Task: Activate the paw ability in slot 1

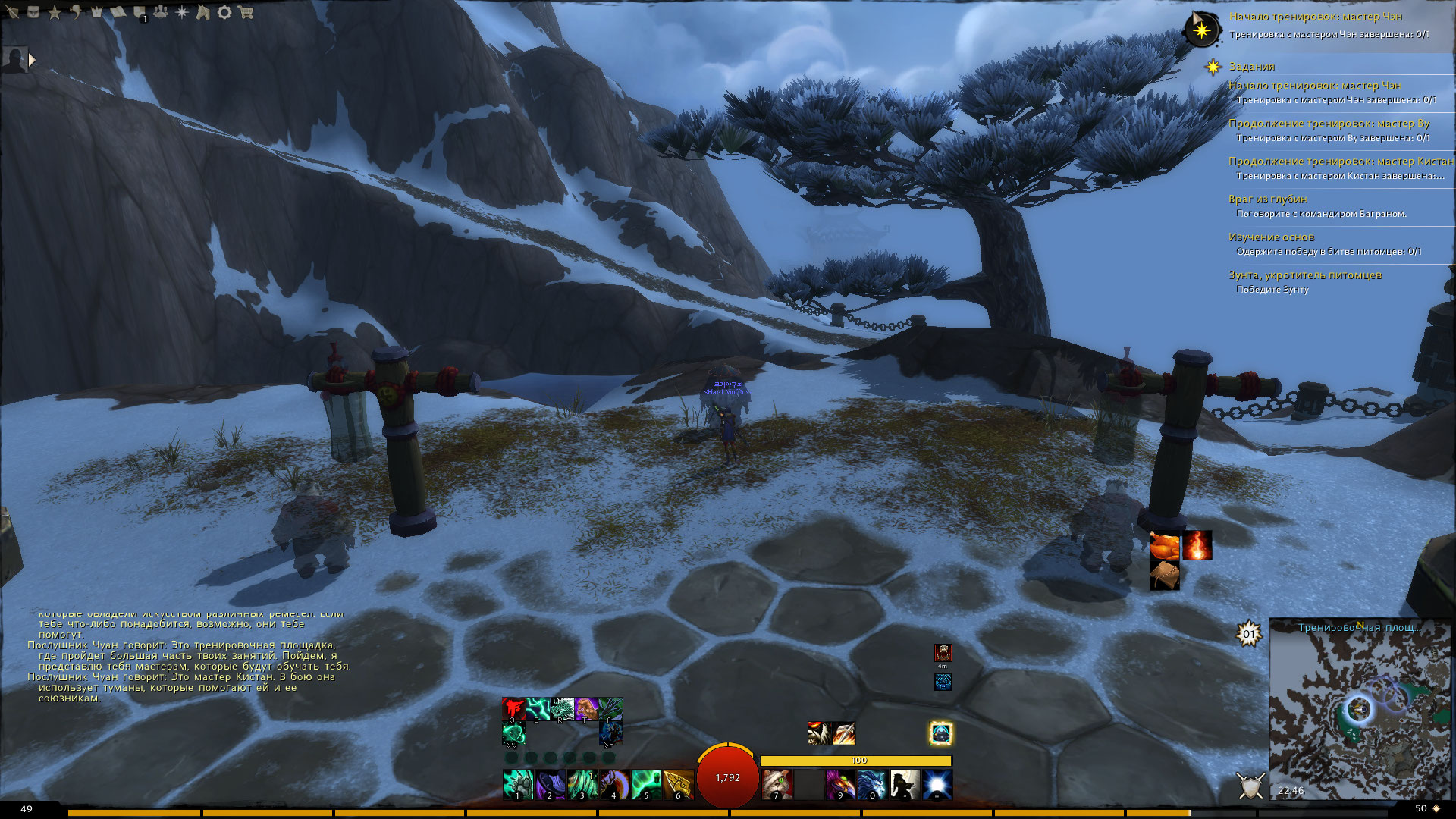Action: click(x=518, y=784)
